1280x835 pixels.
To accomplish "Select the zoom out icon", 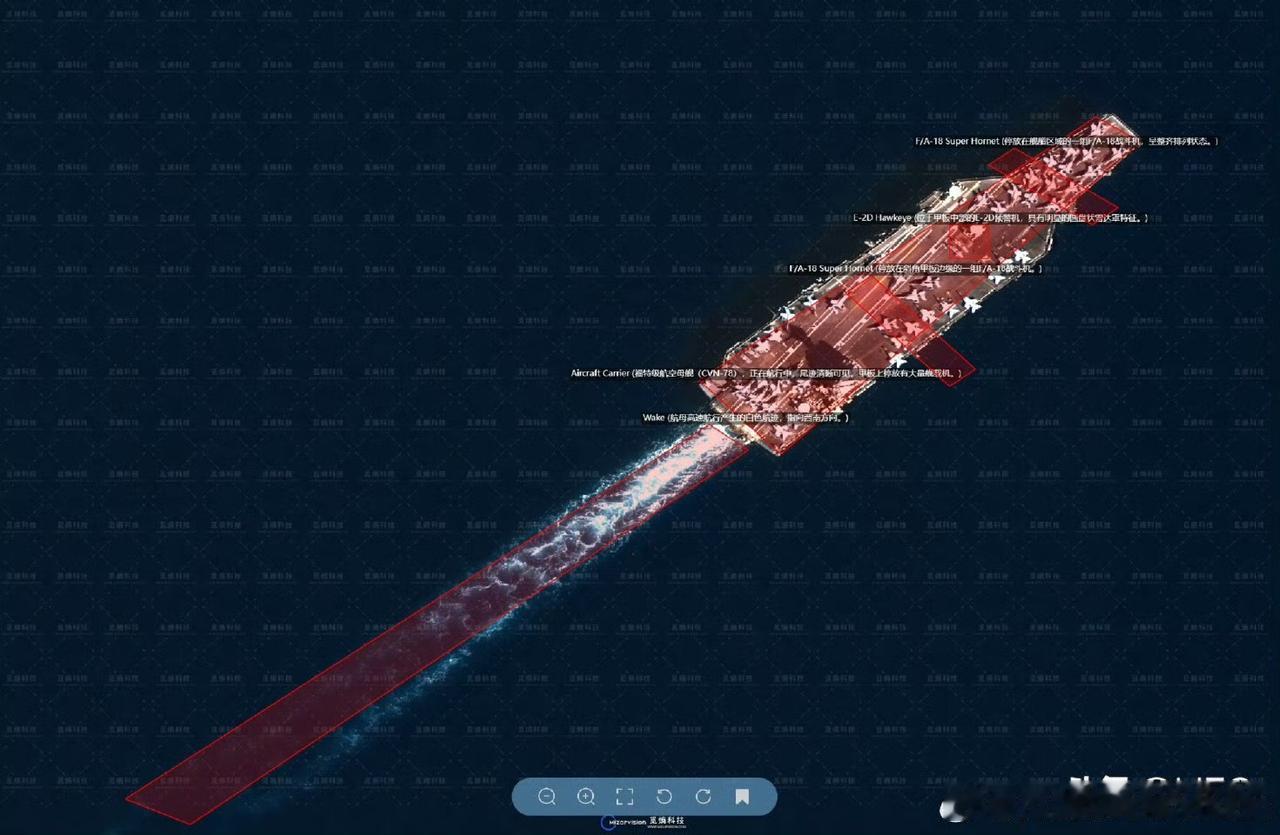I will pos(547,797).
